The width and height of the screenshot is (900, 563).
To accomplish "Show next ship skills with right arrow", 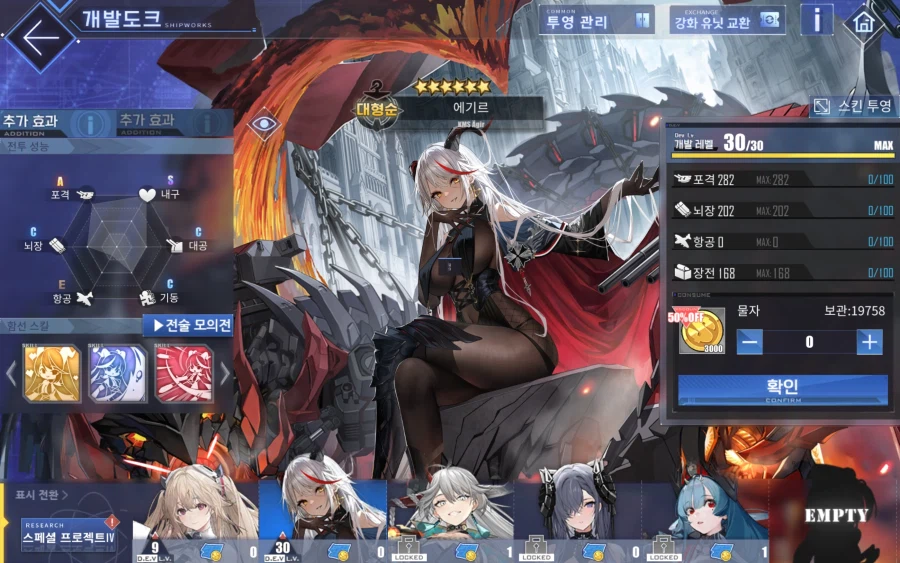I will pyautogui.click(x=225, y=374).
